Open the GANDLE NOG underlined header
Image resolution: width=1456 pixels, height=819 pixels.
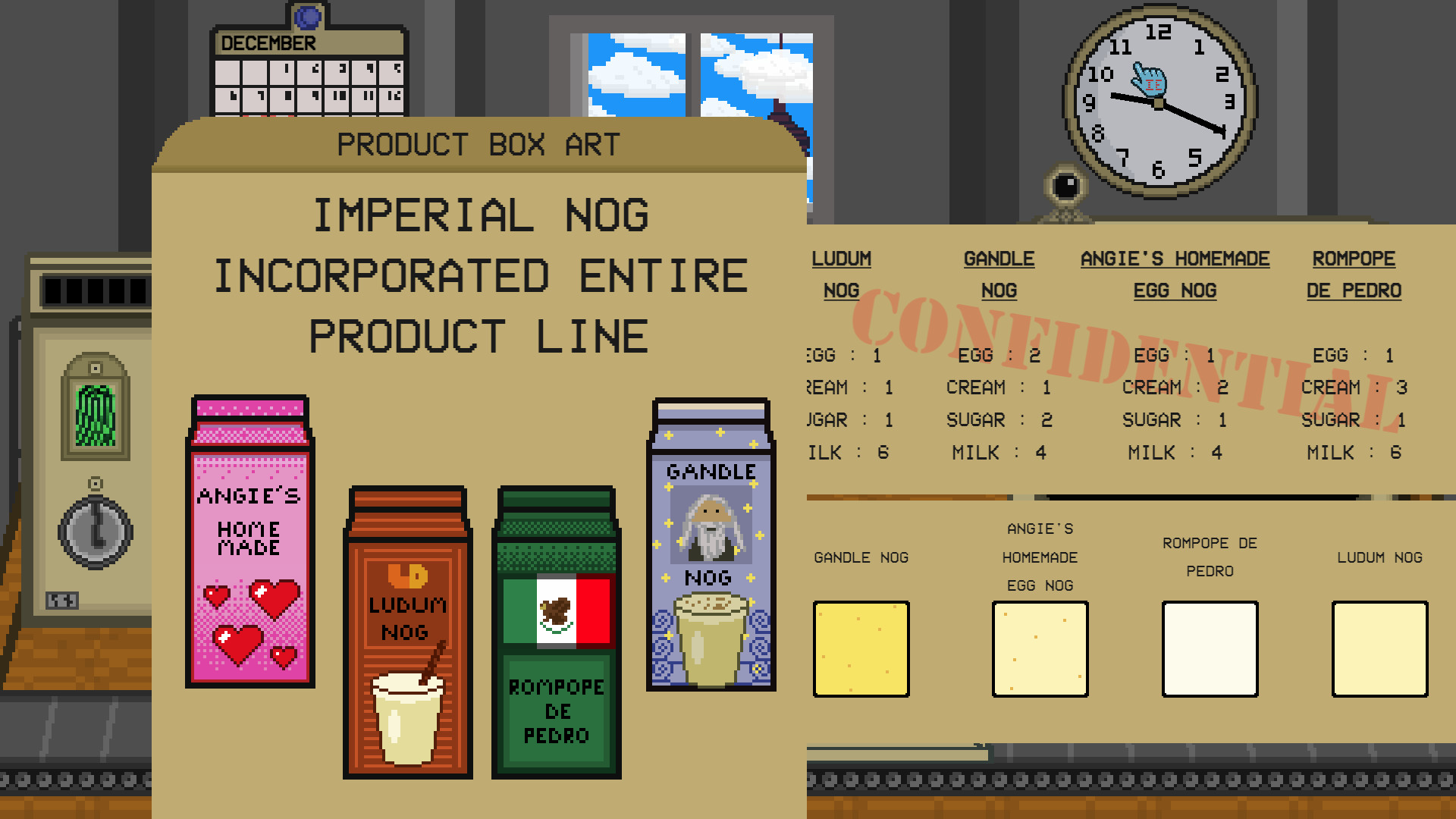pos(999,273)
